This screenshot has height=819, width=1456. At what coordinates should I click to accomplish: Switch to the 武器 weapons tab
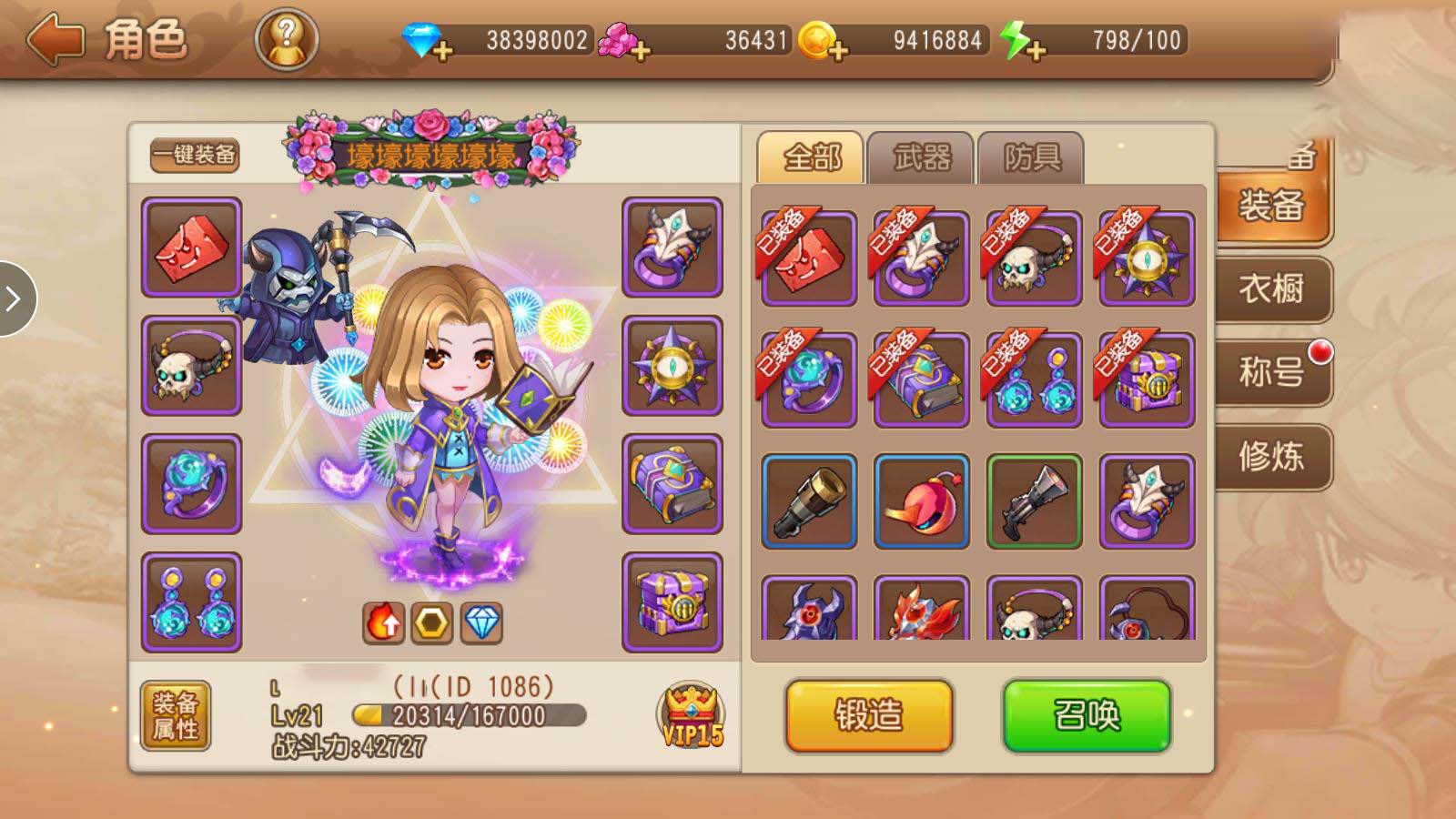click(x=921, y=158)
